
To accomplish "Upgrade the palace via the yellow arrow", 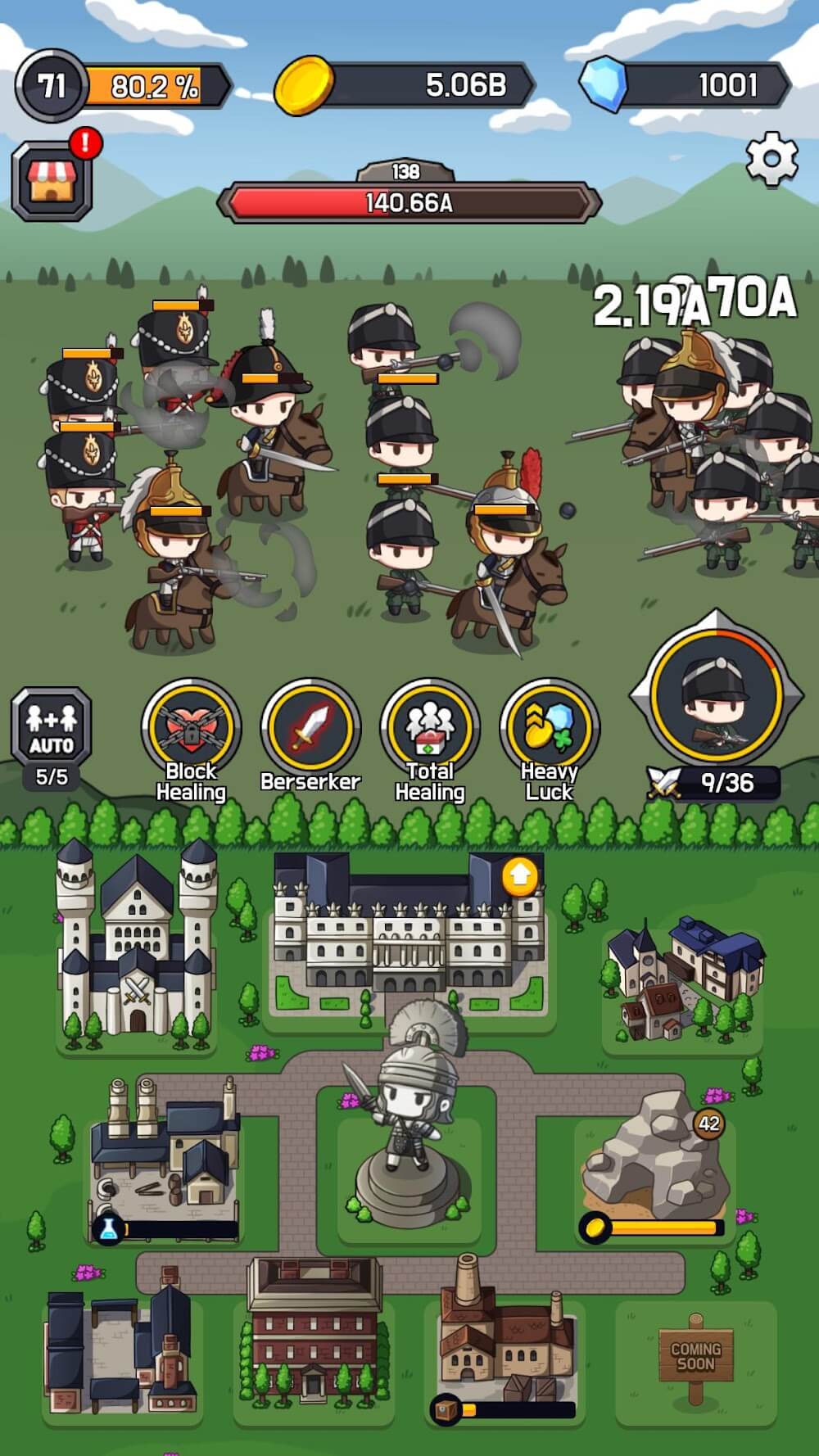I will [520, 877].
